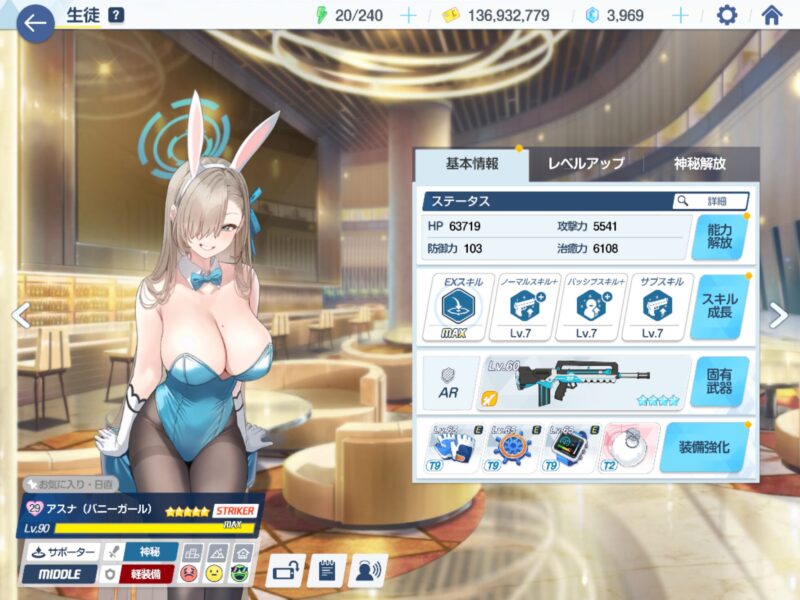This screenshot has height=600, width=800.
Task: Switch to the レベルアップ tab
Action: 586,164
